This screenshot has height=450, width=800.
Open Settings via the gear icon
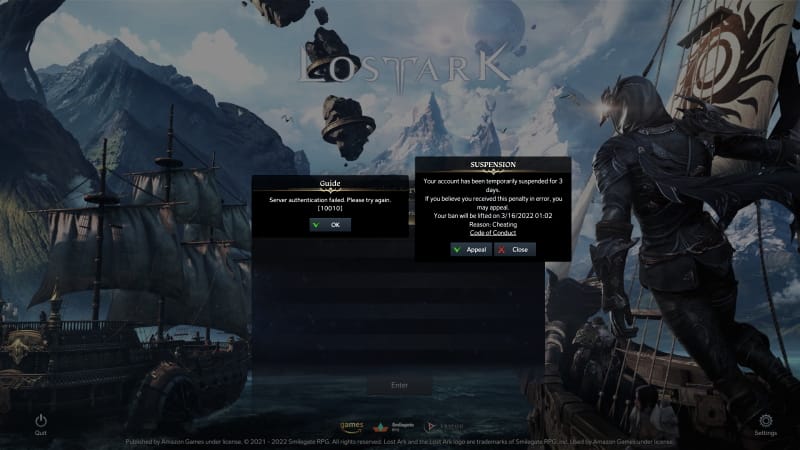point(766,422)
